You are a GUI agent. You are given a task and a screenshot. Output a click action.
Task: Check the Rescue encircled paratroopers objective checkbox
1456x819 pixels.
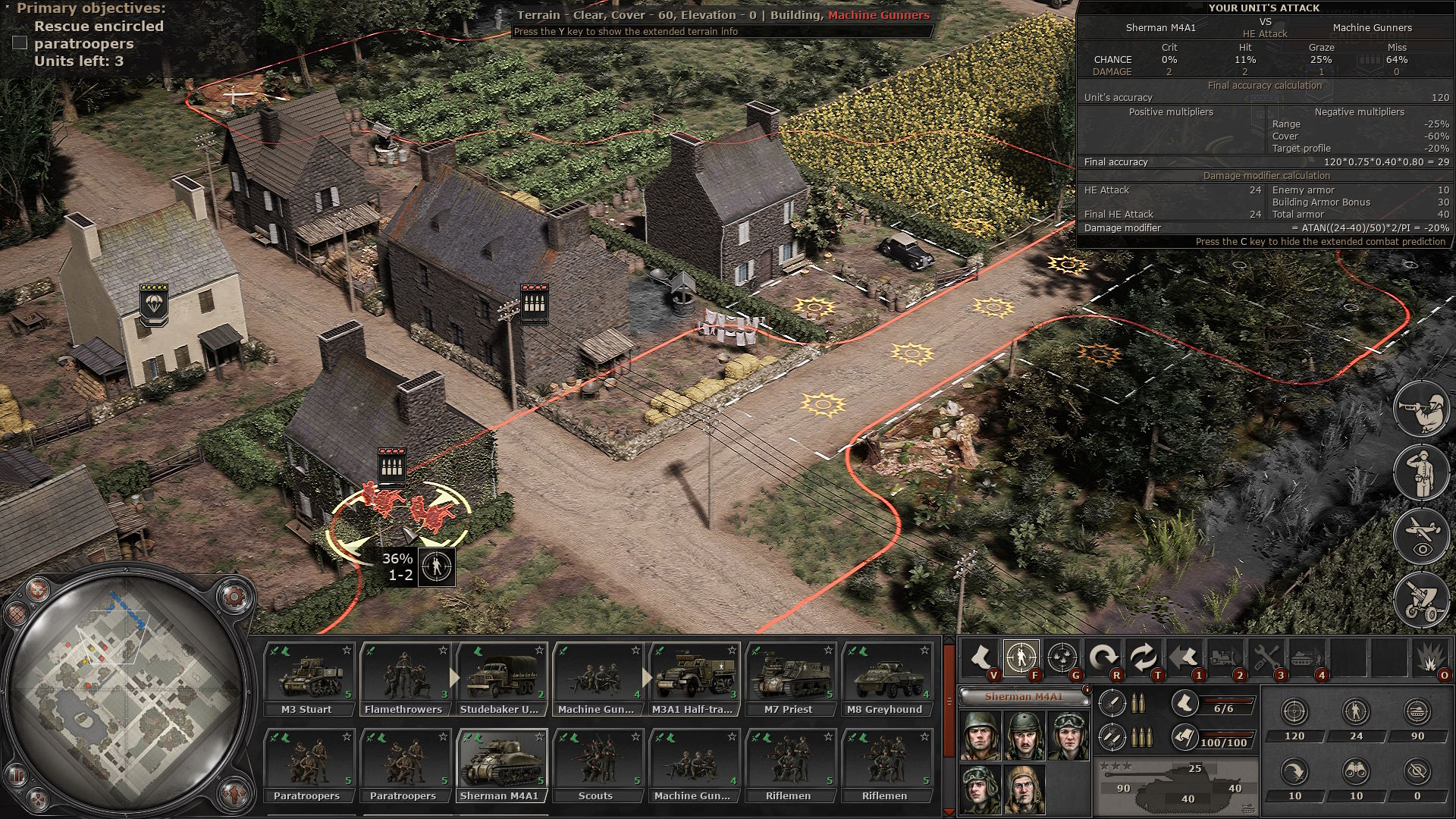click(20, 43)
